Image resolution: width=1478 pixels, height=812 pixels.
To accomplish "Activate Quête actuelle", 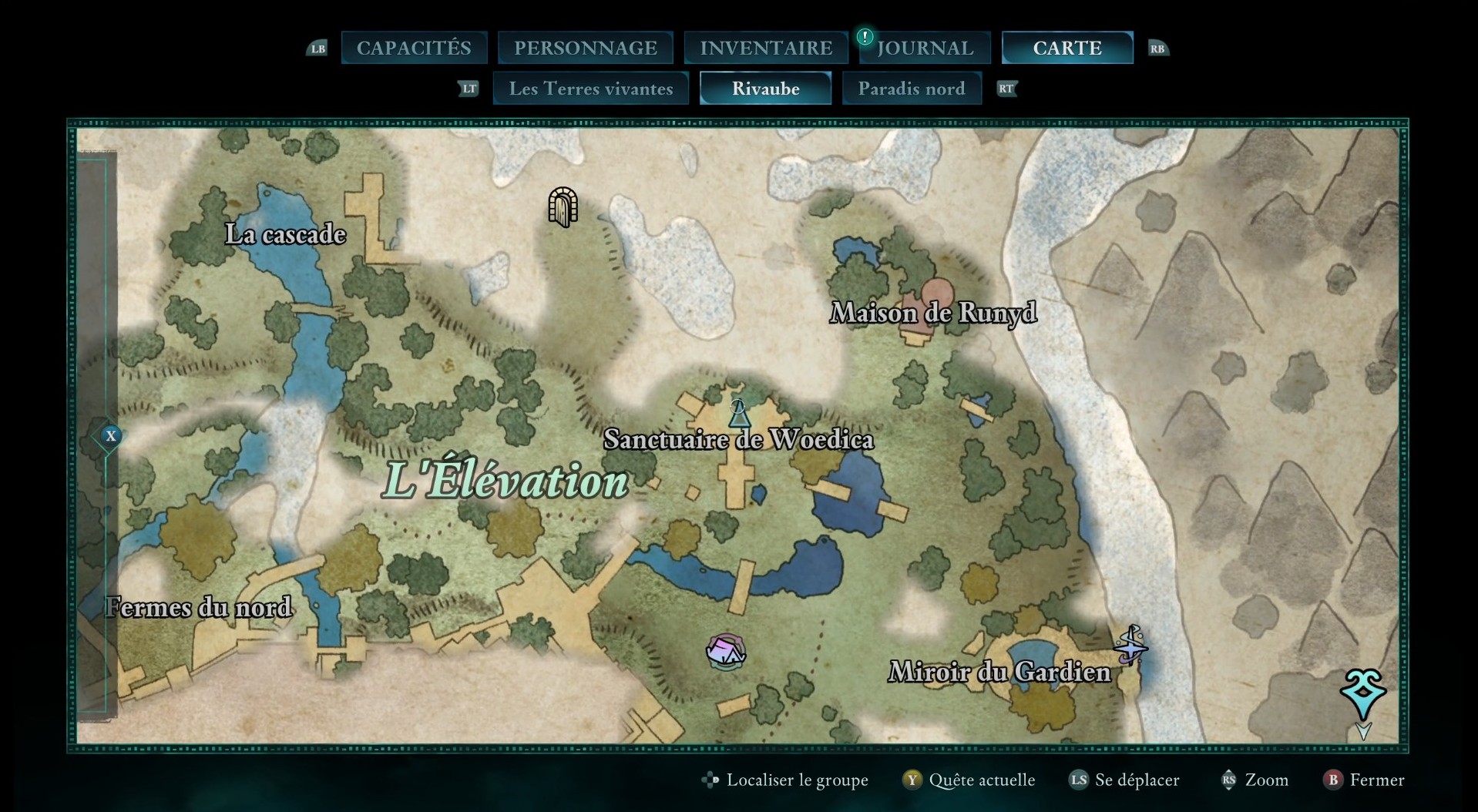I will [x=984, y=780].
